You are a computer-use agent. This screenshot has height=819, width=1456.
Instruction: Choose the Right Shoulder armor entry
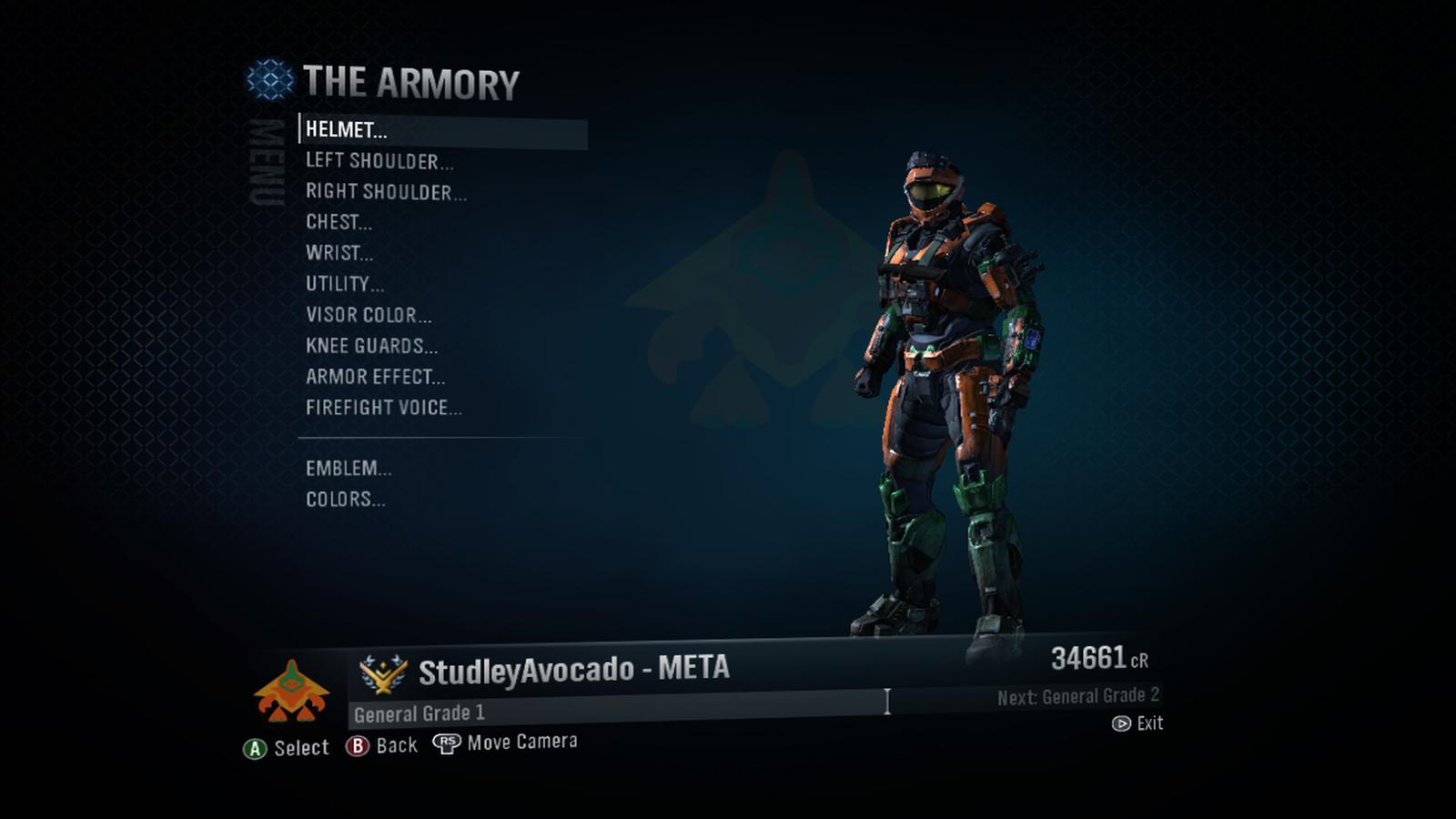pyautogui.click(x=386, y=192)
